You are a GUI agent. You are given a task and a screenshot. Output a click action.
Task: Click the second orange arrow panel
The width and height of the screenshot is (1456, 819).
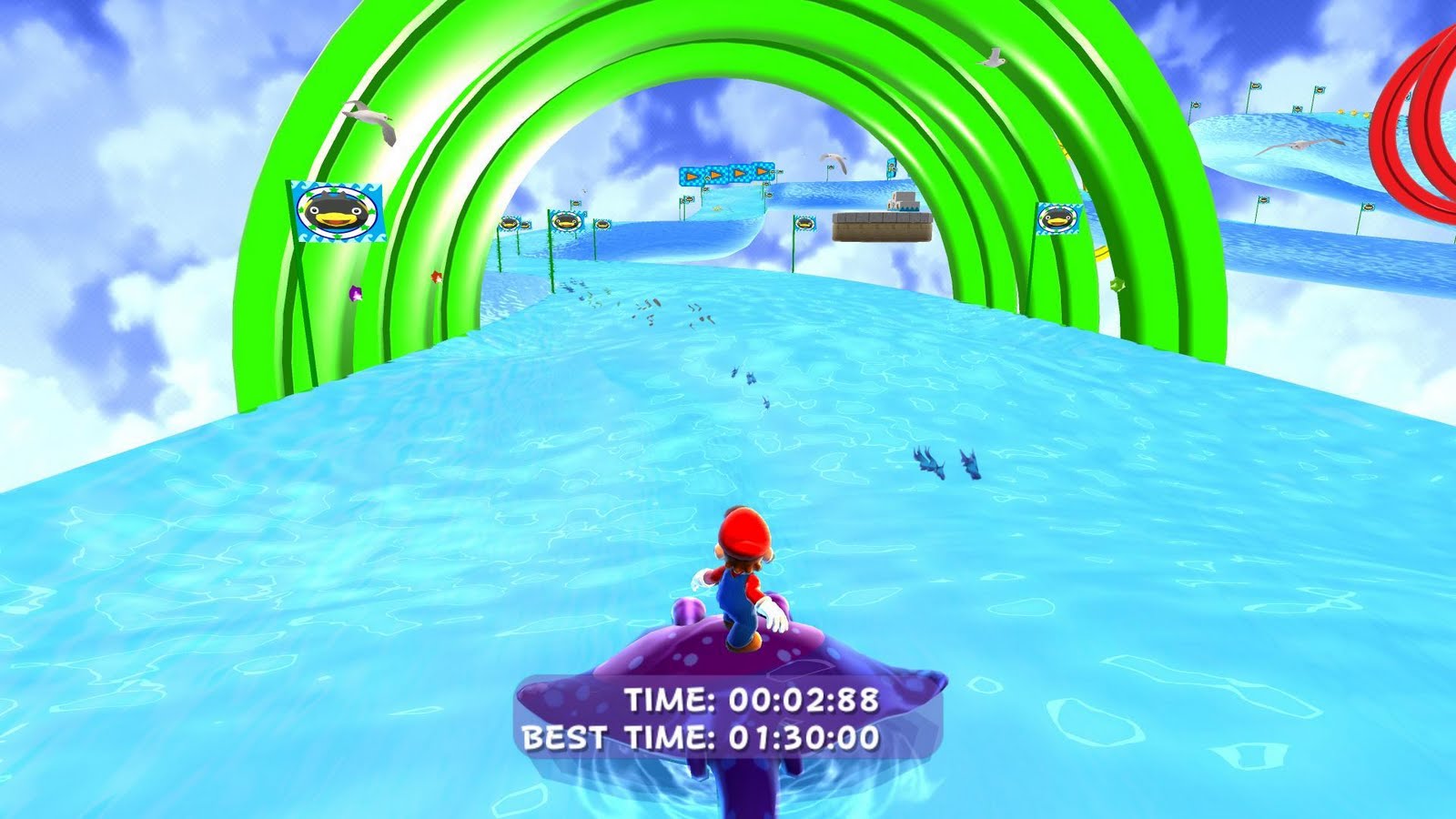[x=714, y=173]
